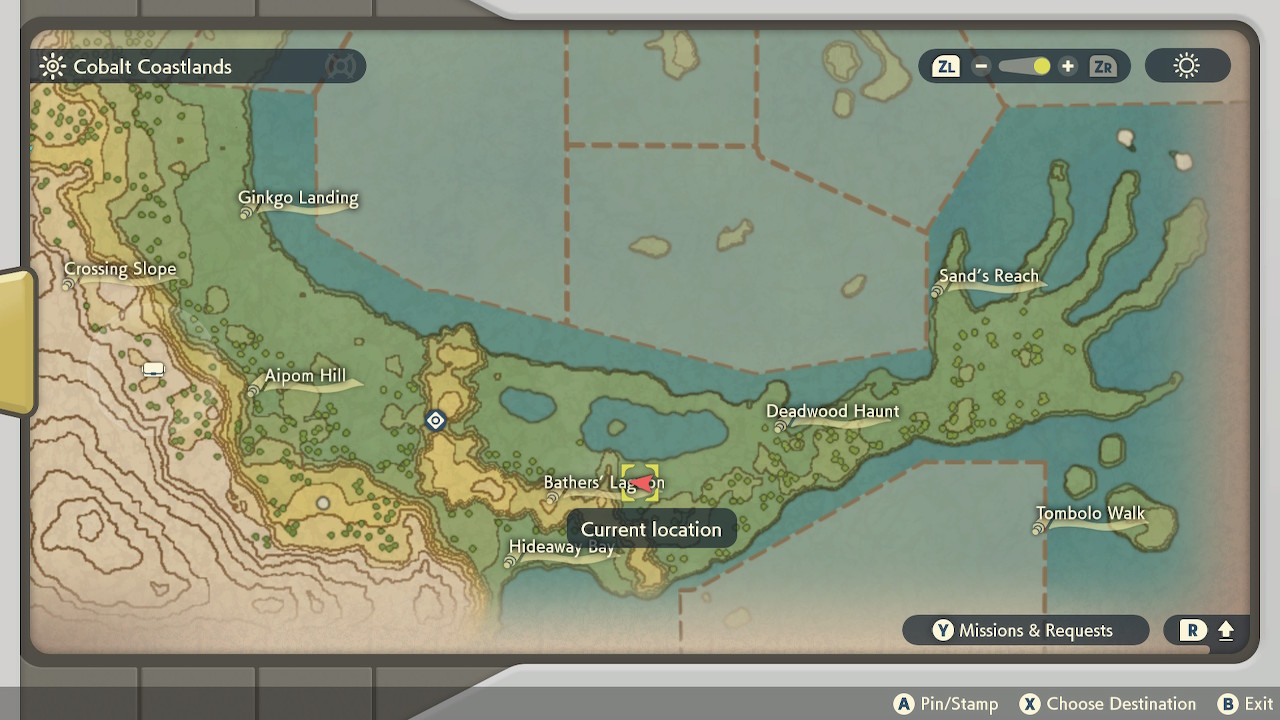This screenshot has width=1280, height=720.
Task: Exit the map via the B option
Action: (x=1245, y=703)
